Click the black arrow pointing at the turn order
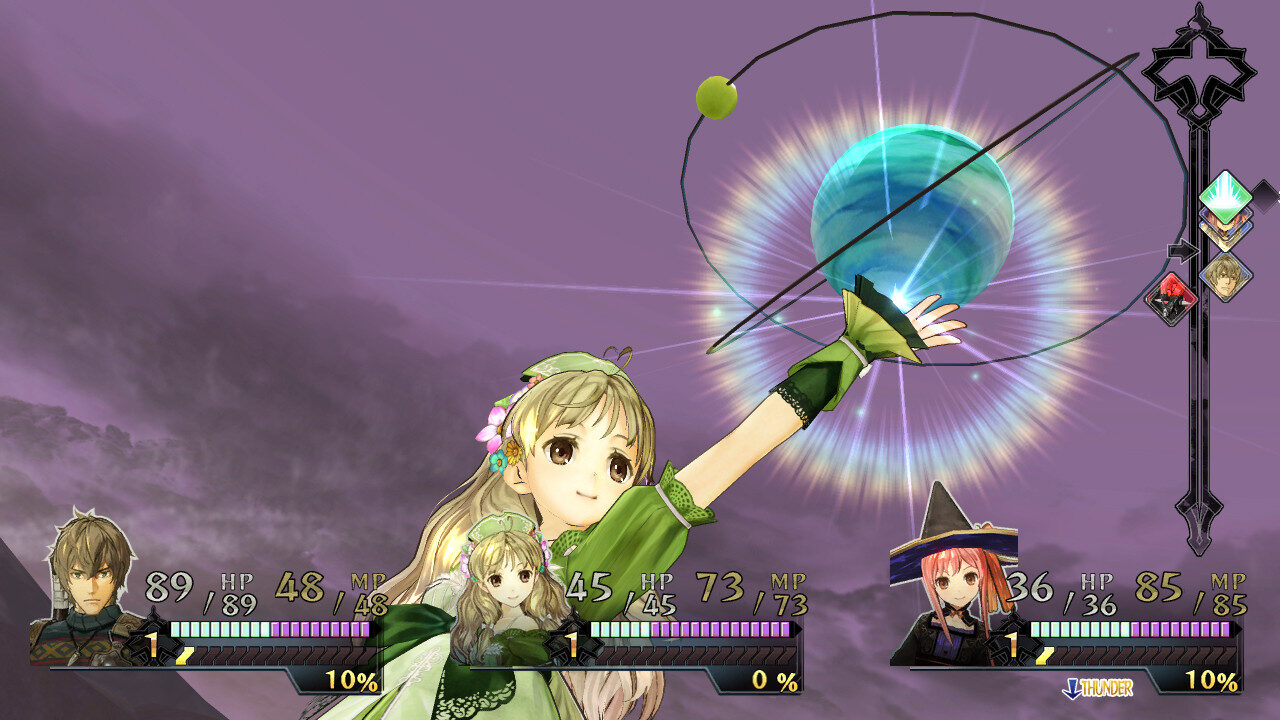Viewport: 1280px width, 720px height. tap(1184, 249)
